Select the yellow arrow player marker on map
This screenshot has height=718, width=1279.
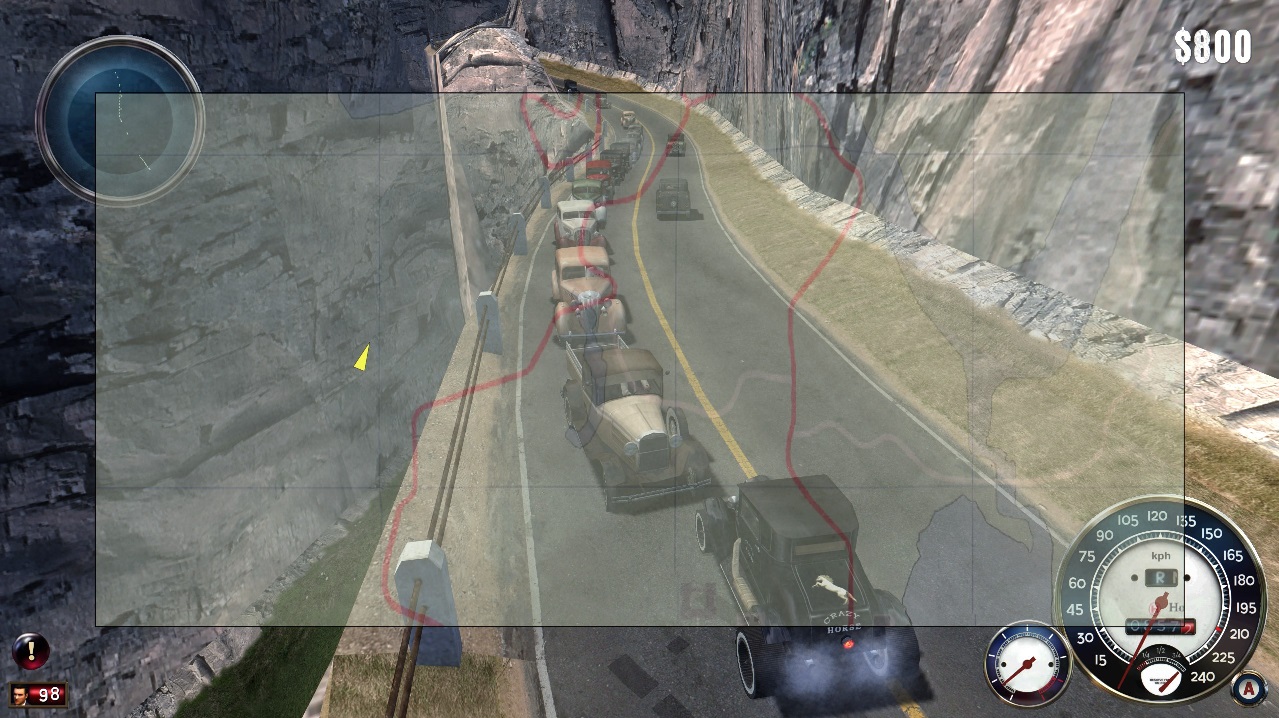pos(361,357)
